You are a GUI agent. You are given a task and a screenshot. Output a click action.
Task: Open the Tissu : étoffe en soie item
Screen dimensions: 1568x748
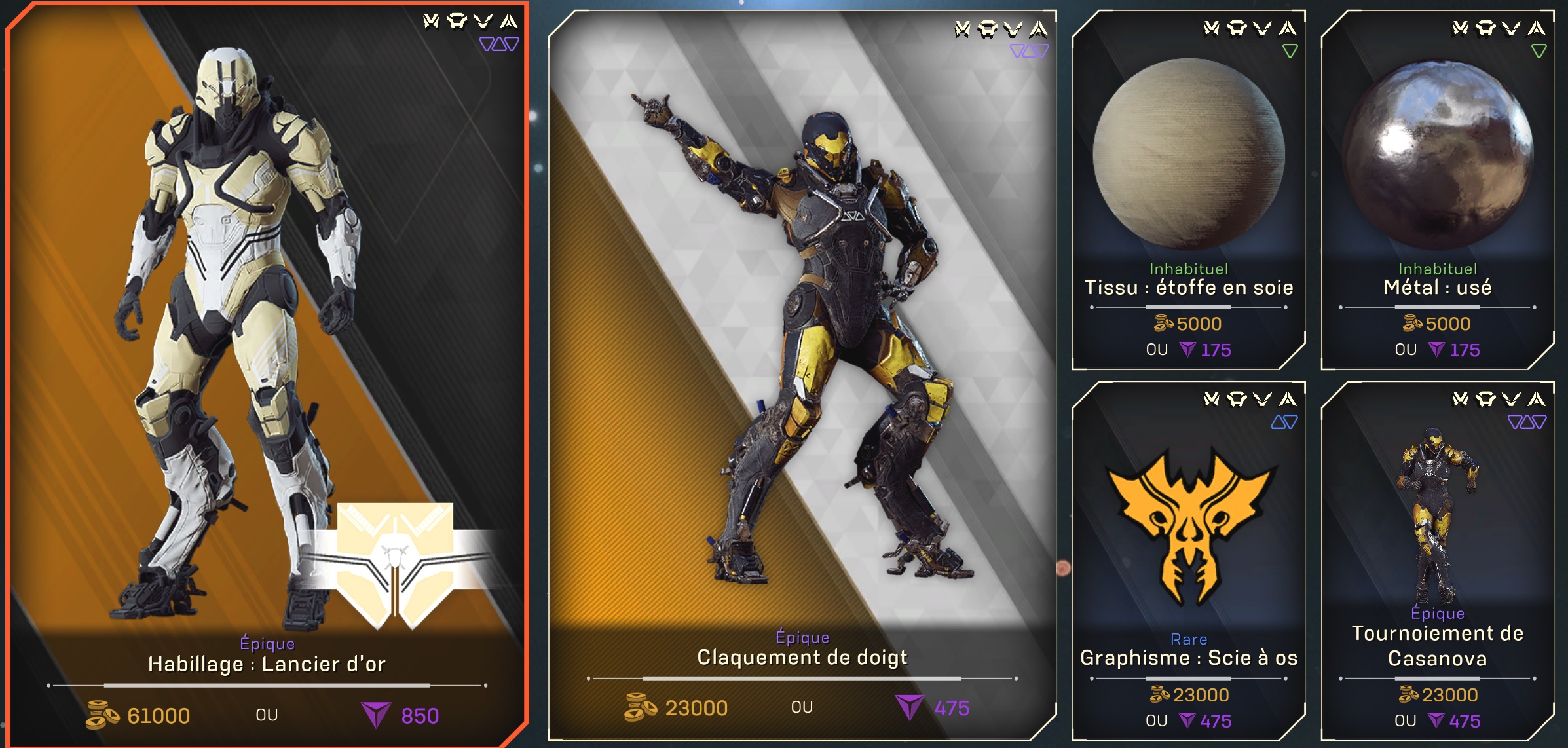[x=1188, y=190]
